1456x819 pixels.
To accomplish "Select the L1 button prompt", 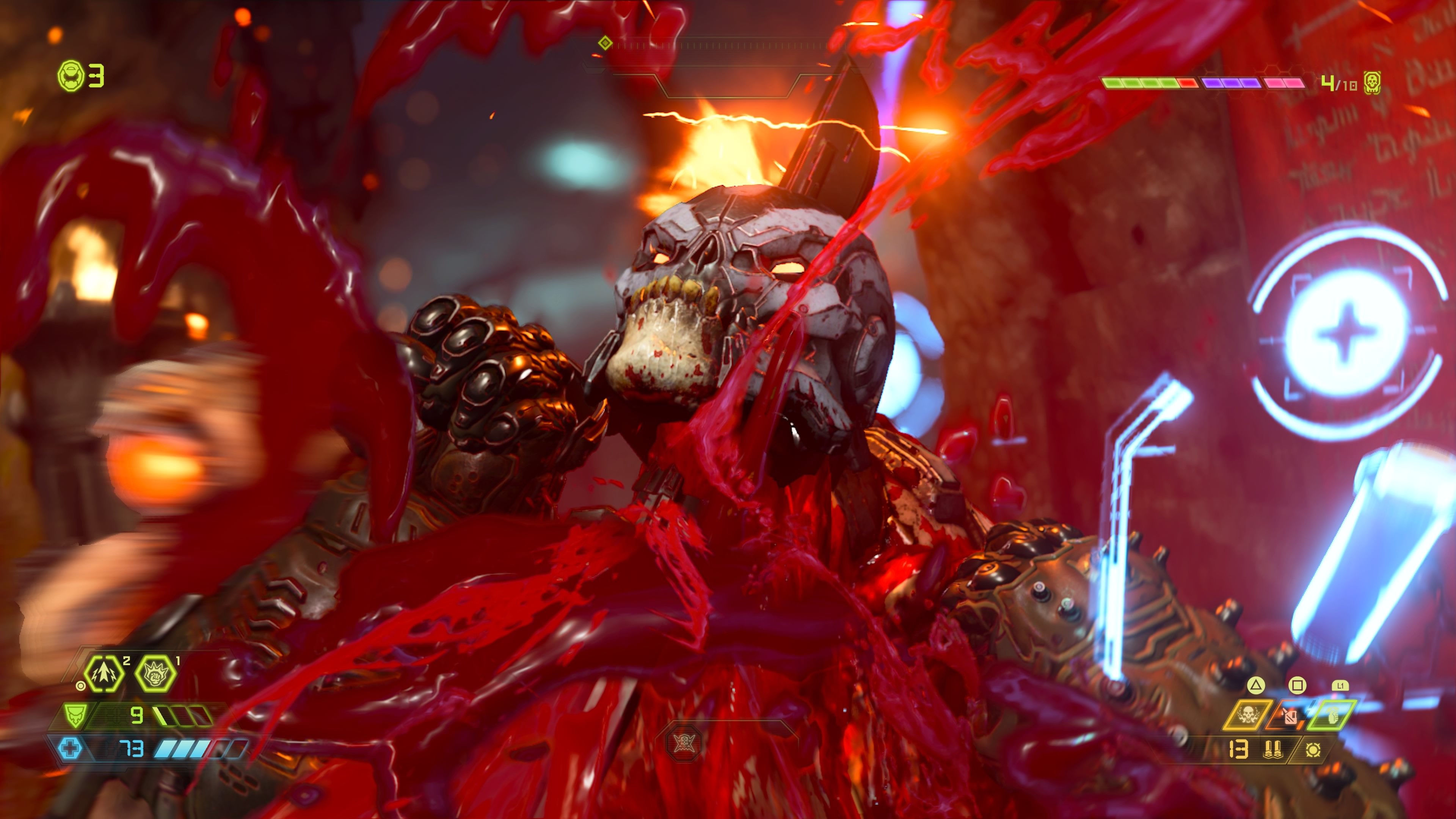I will pos(1341,686).
